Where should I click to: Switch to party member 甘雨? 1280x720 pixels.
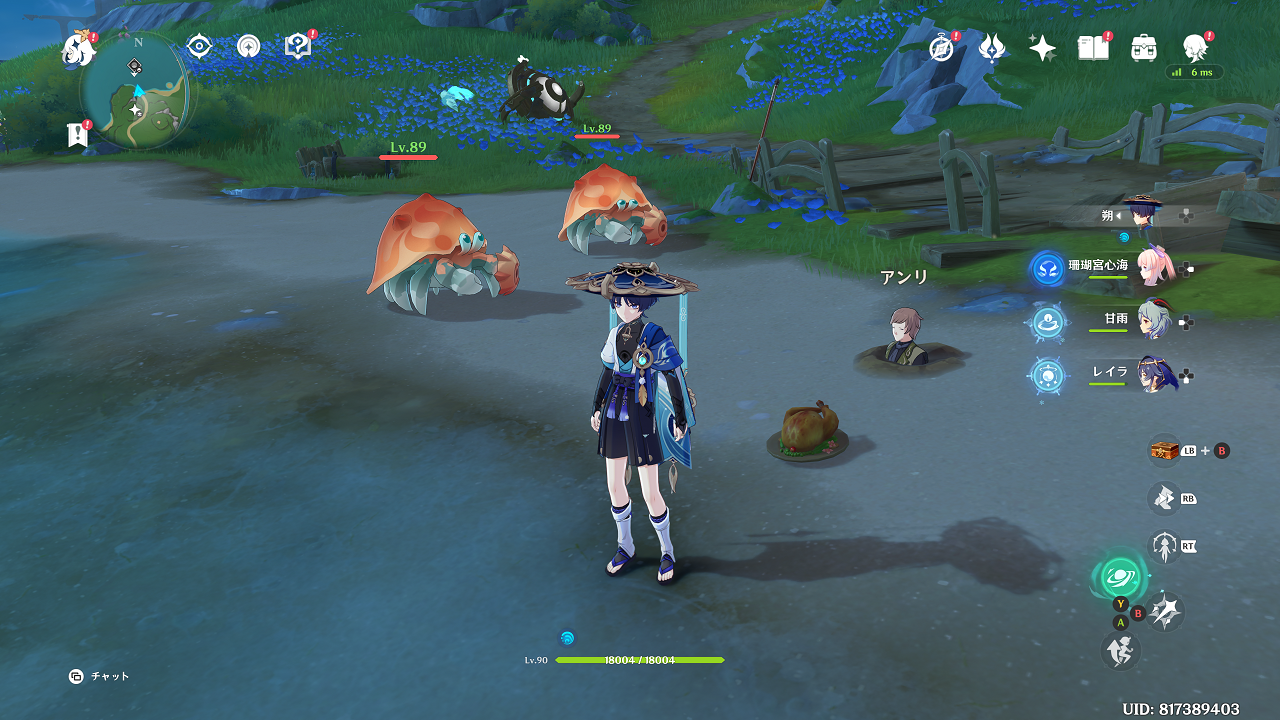click(1159, 322)
